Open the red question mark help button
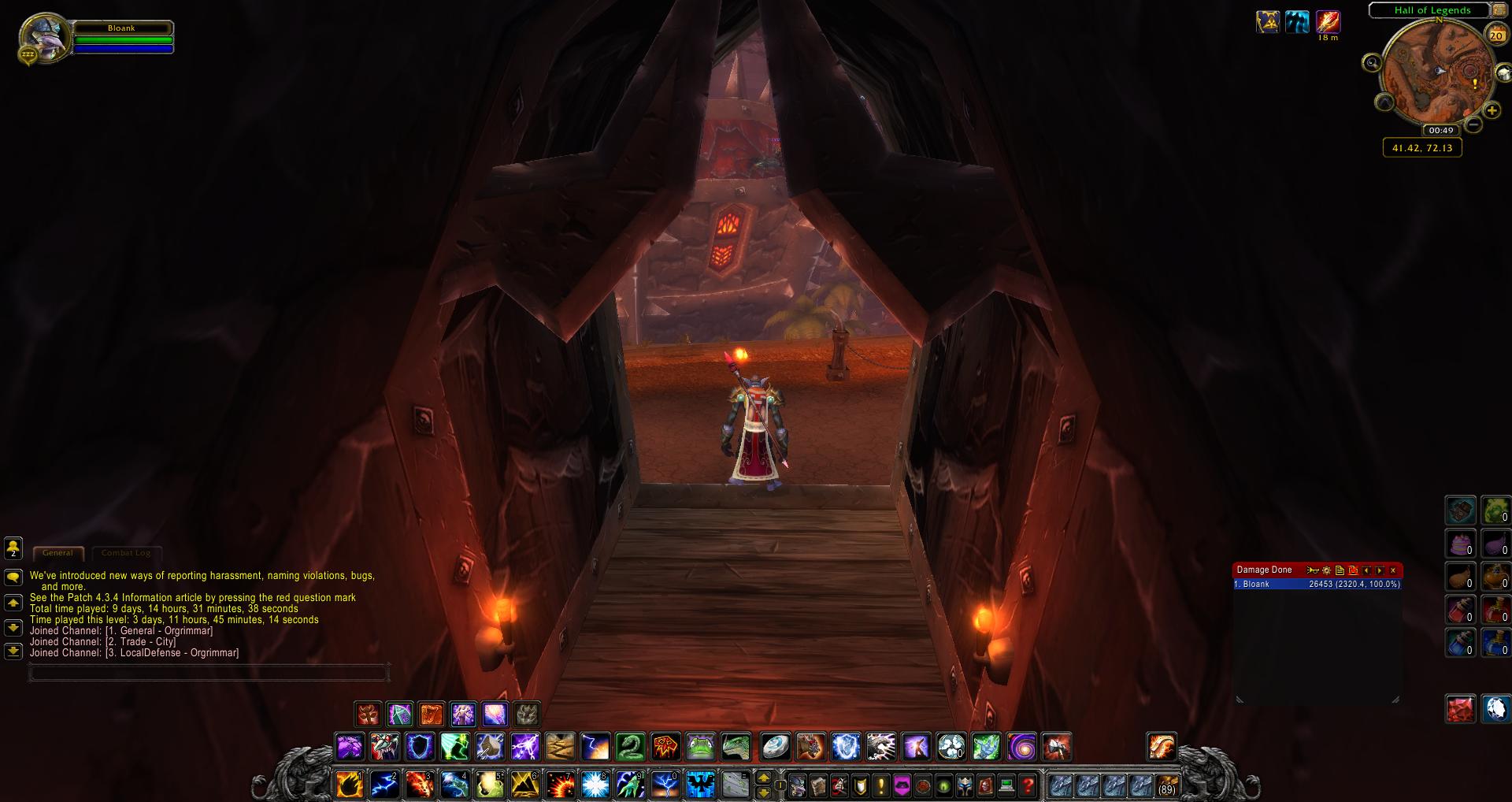This screenshot has width=1512, height=802. [1027, 785]
